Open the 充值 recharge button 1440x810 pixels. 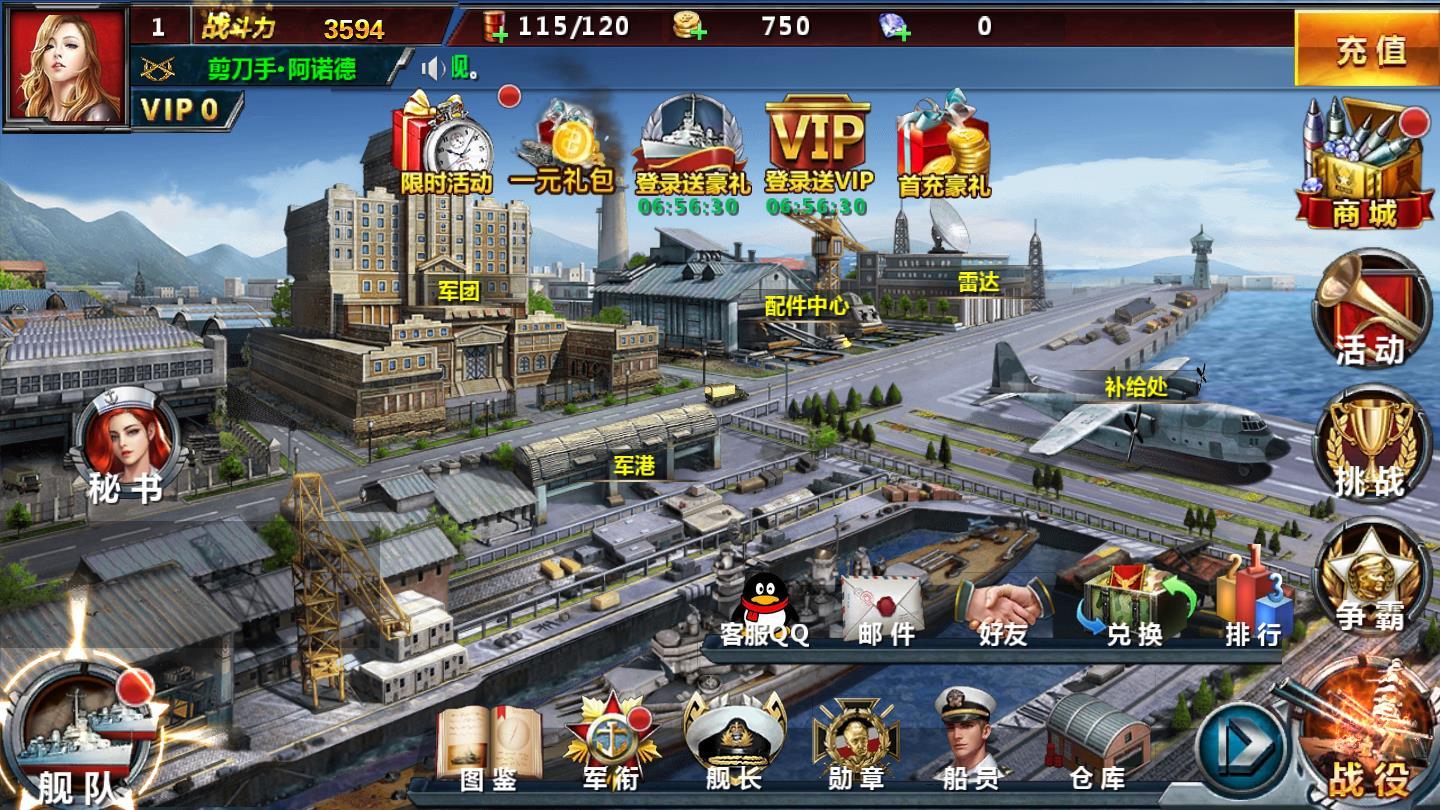click(1367, 49)
